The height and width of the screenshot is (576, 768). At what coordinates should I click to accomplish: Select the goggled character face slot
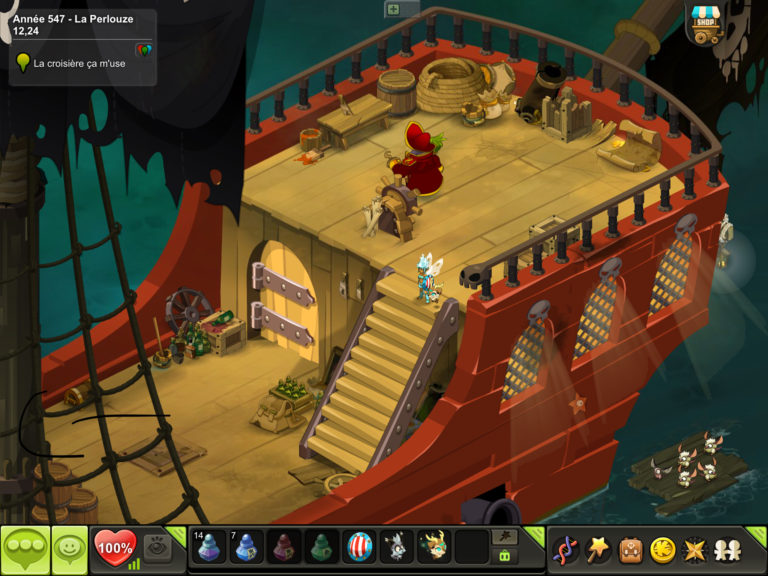coord(435,547)
